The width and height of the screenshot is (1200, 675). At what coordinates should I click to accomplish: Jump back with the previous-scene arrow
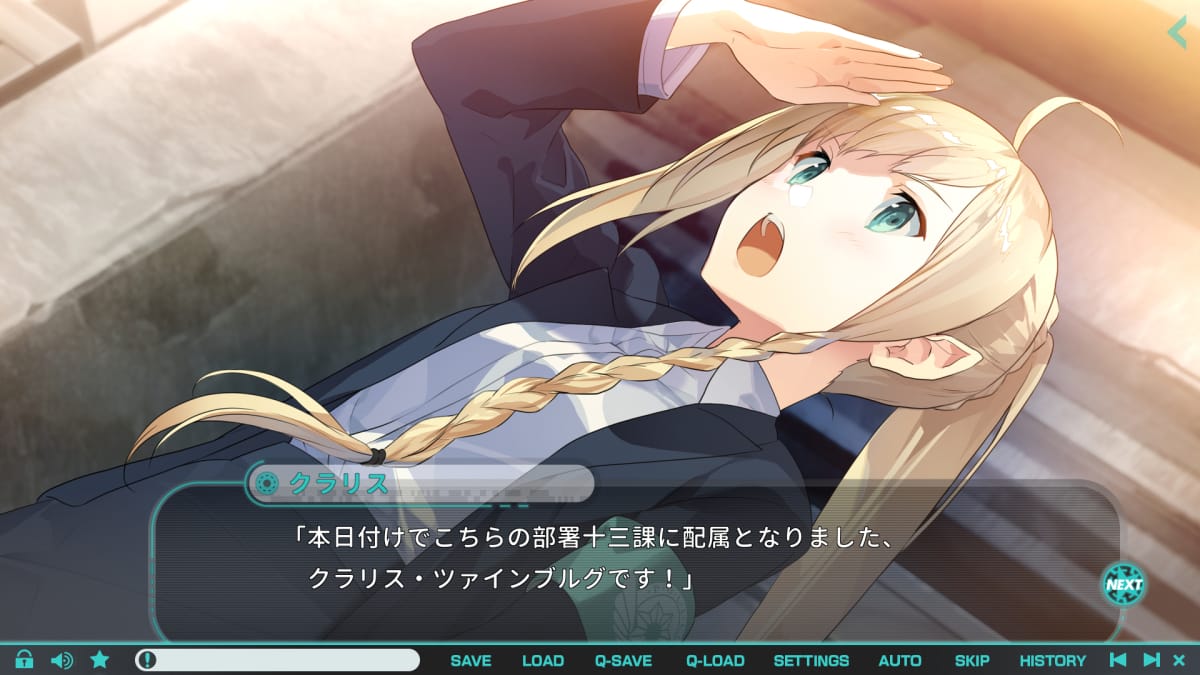1119,660
